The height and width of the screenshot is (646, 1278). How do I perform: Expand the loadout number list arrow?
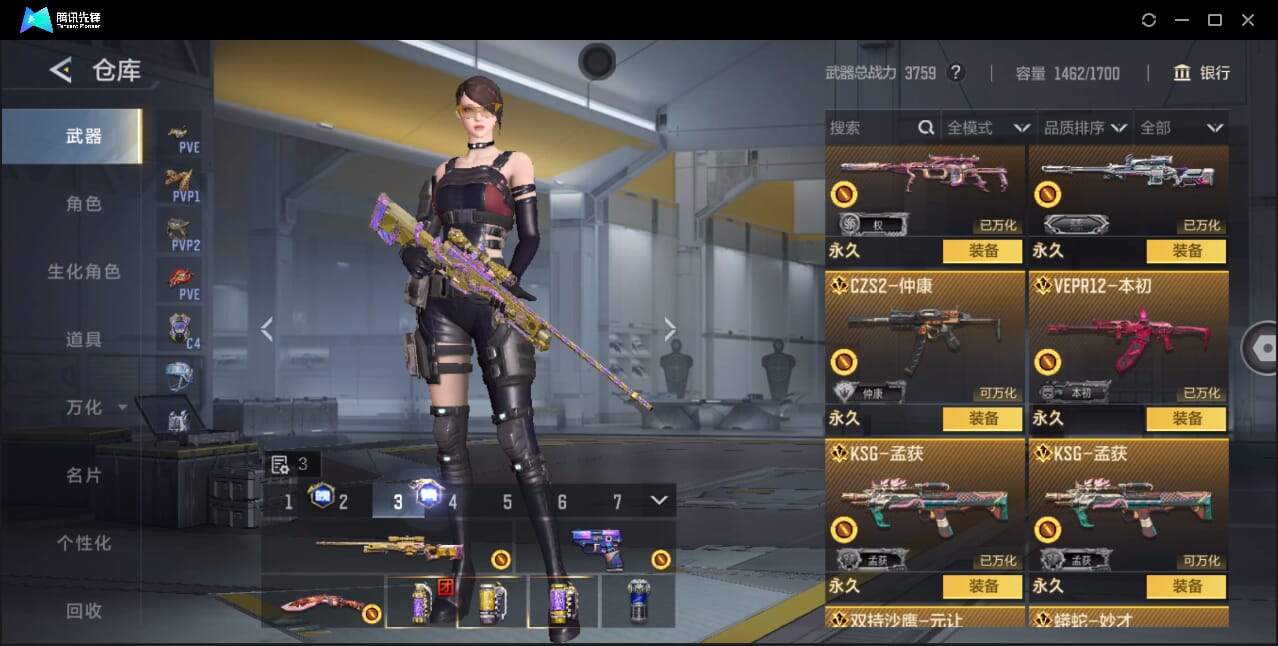click(658, 500)
